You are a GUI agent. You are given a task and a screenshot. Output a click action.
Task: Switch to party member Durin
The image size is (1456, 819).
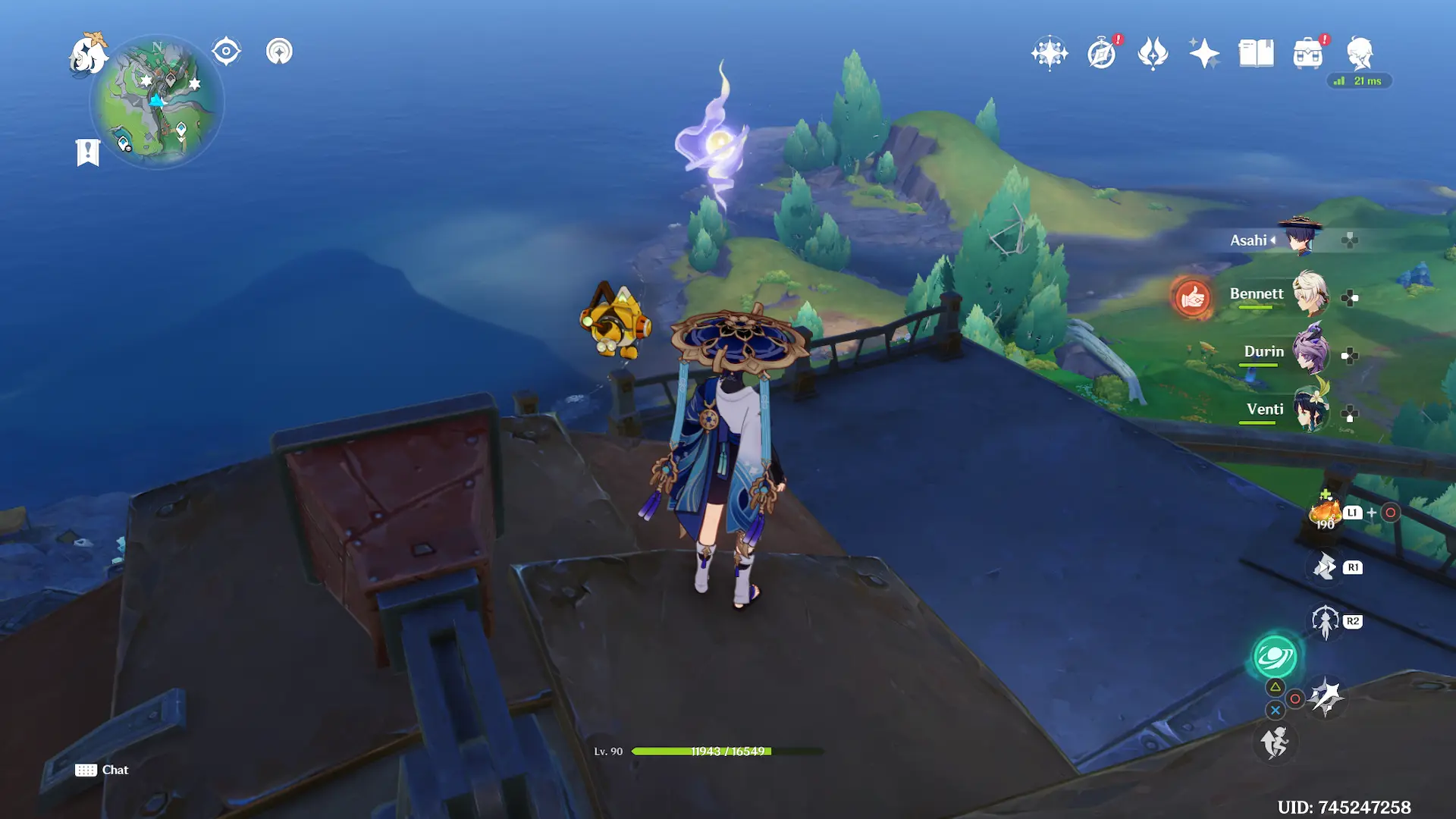pyautogui.click(x=1309, y=352)
